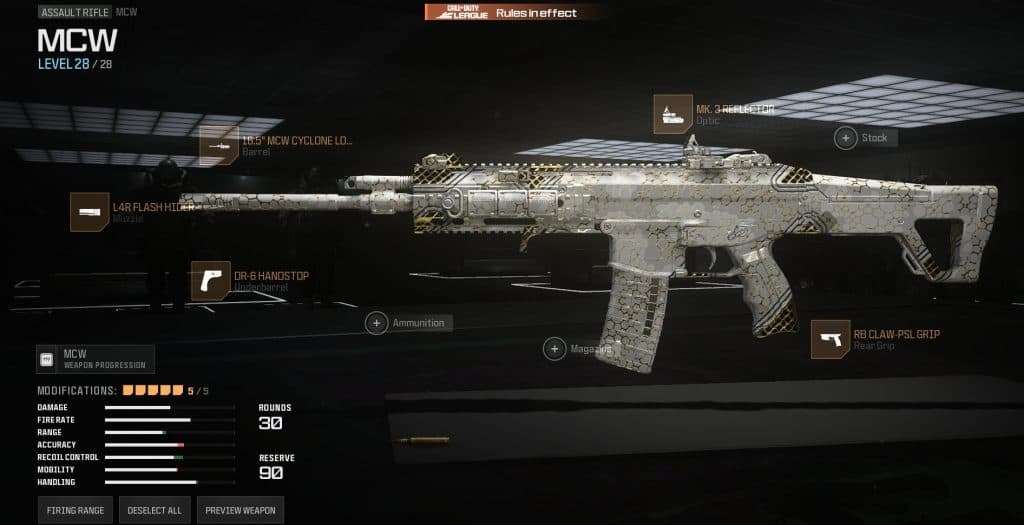Image resolution: width=1024 pixels, height=525 pixels.
Task: Add an Ammunition attachment
Action: 377,323
